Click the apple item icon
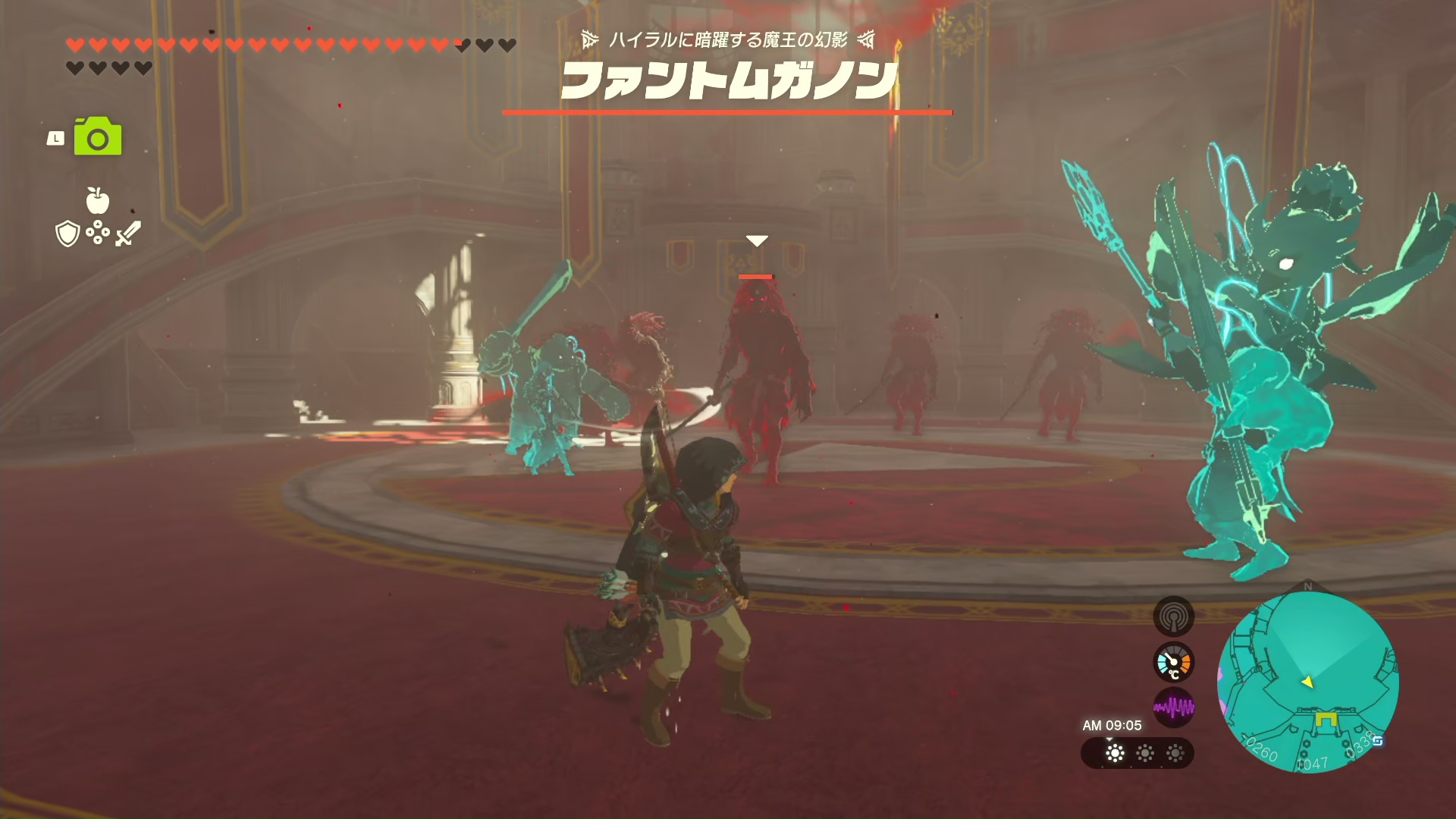The image size is (1456, 819). 97,201
